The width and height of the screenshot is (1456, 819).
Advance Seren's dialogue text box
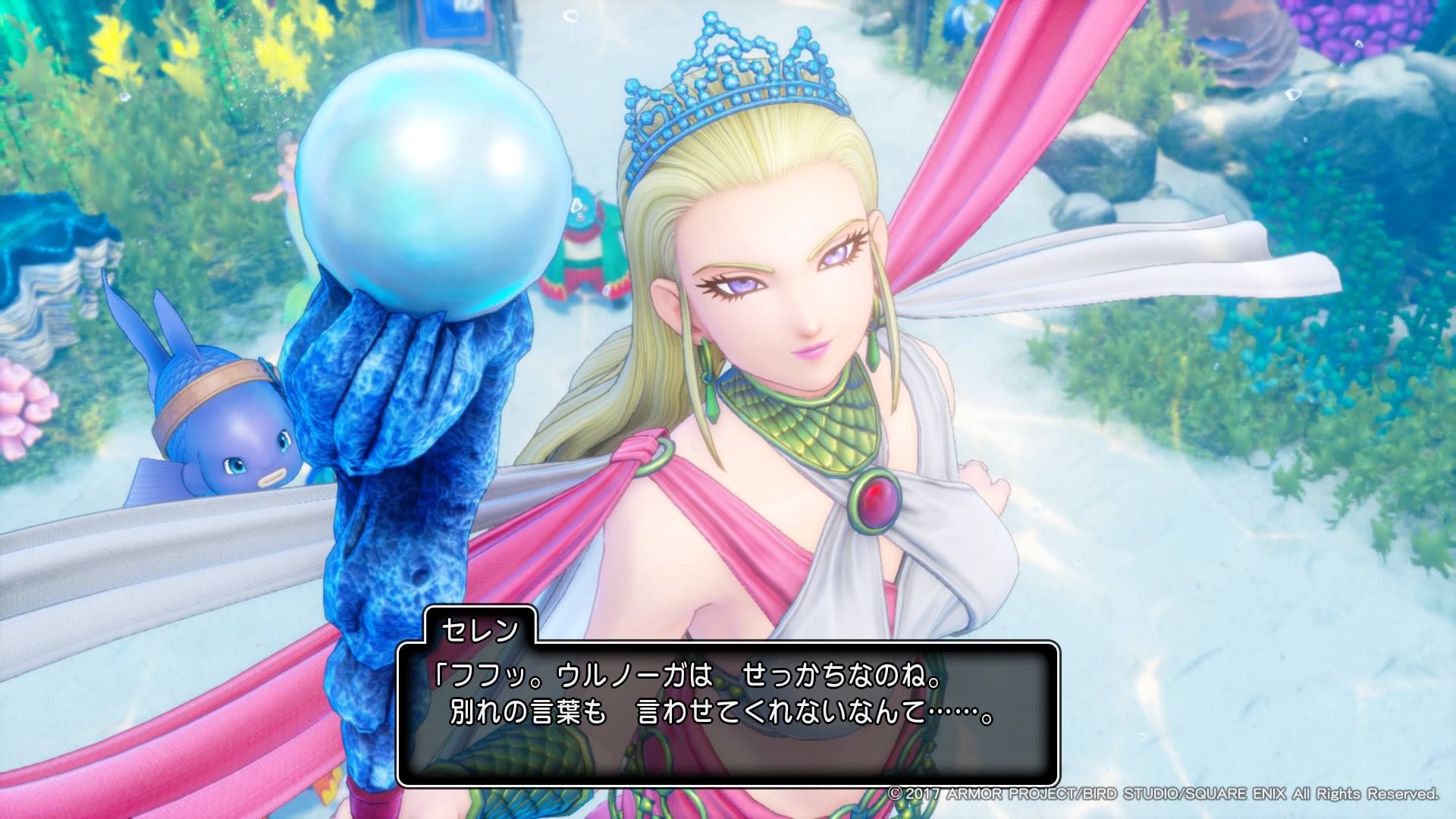(727, 713)
